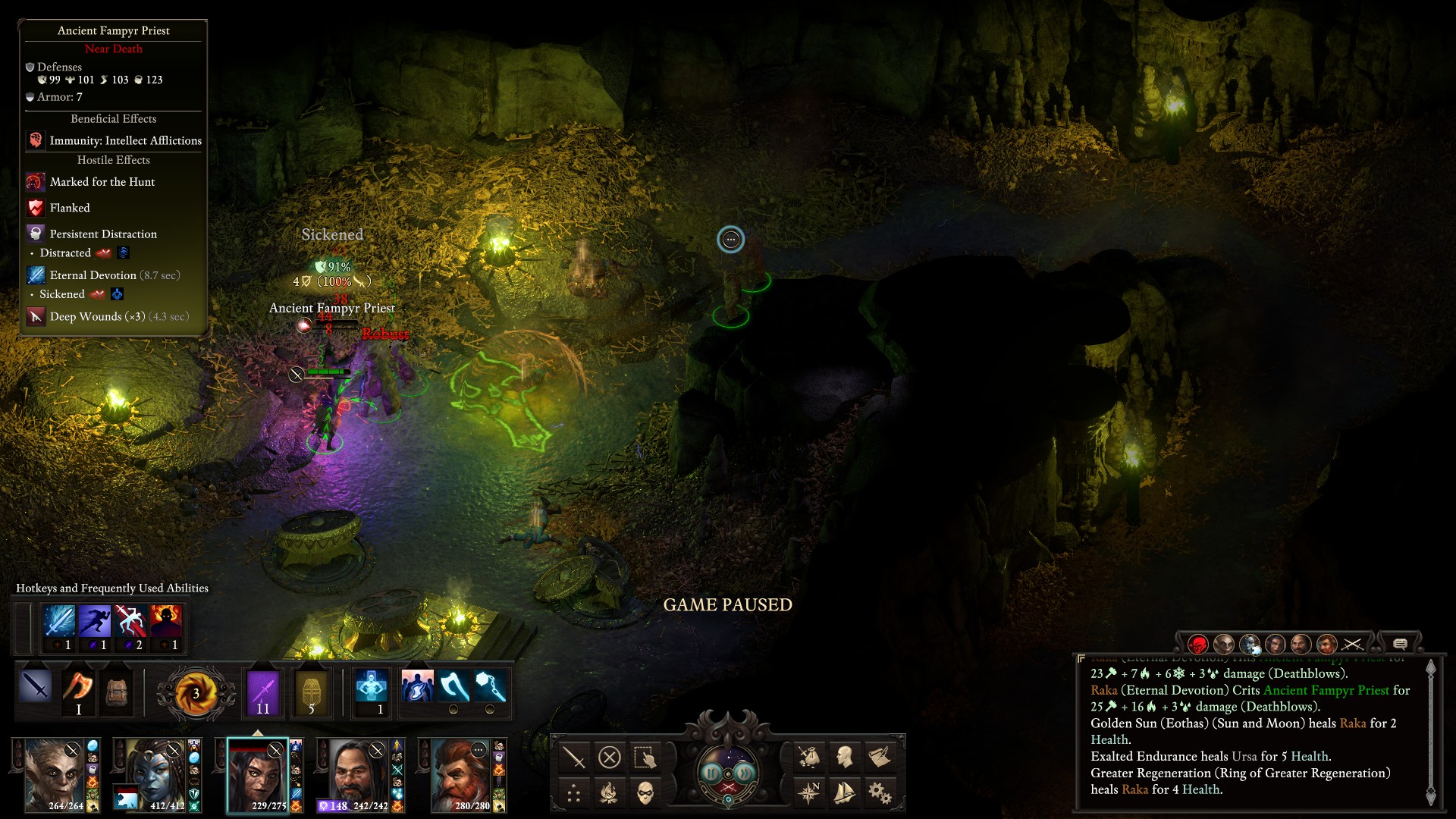Open the options menu gears icon
Image resolution: width=1456 pixels, height=819 pixels.
(880, 793)
